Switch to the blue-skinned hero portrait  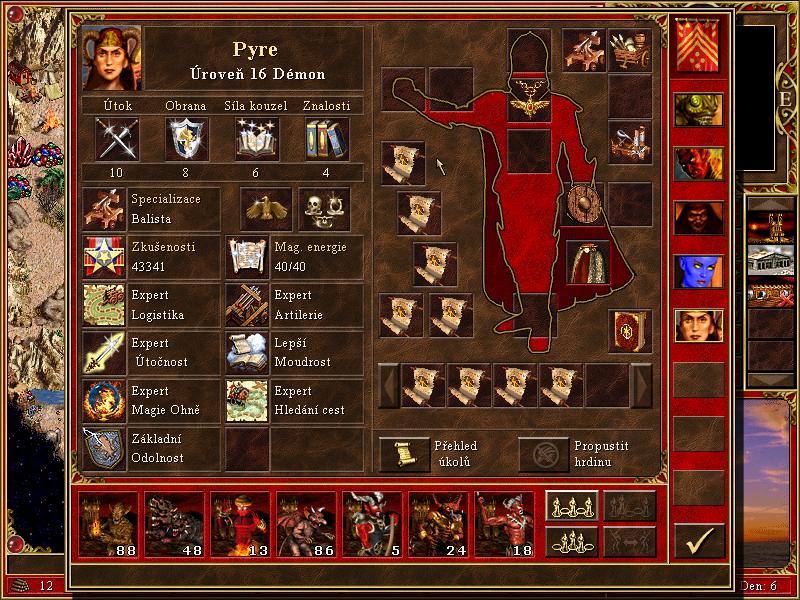click(697, 271)
